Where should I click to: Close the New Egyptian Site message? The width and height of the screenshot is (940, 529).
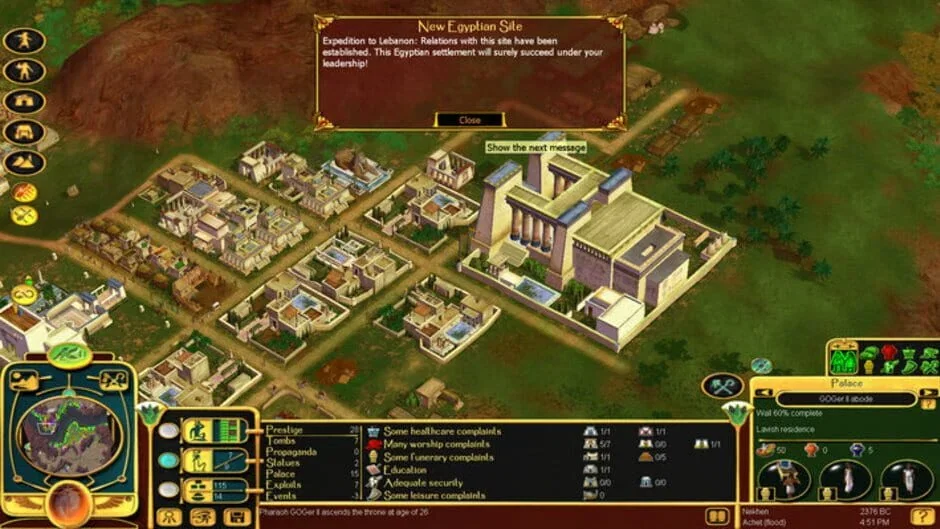(469, 120)
